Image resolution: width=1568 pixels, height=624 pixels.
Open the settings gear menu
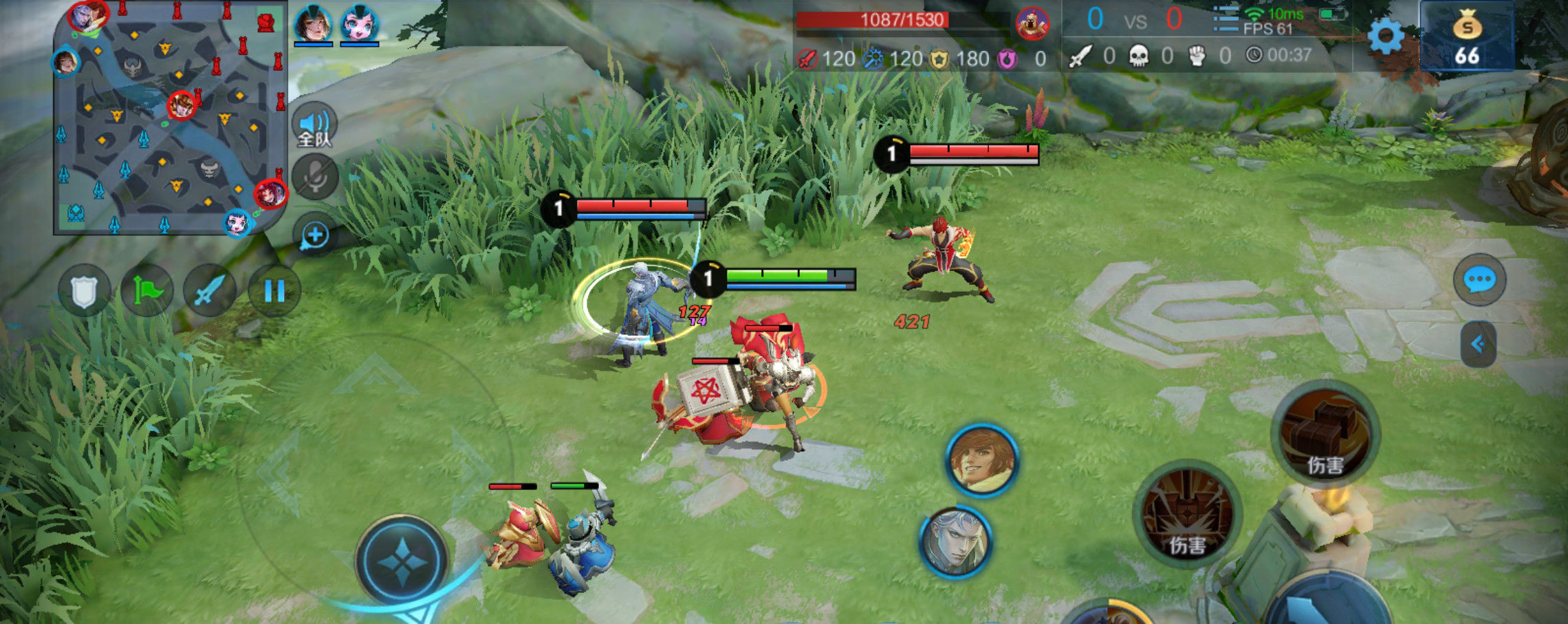point(1385,36)
